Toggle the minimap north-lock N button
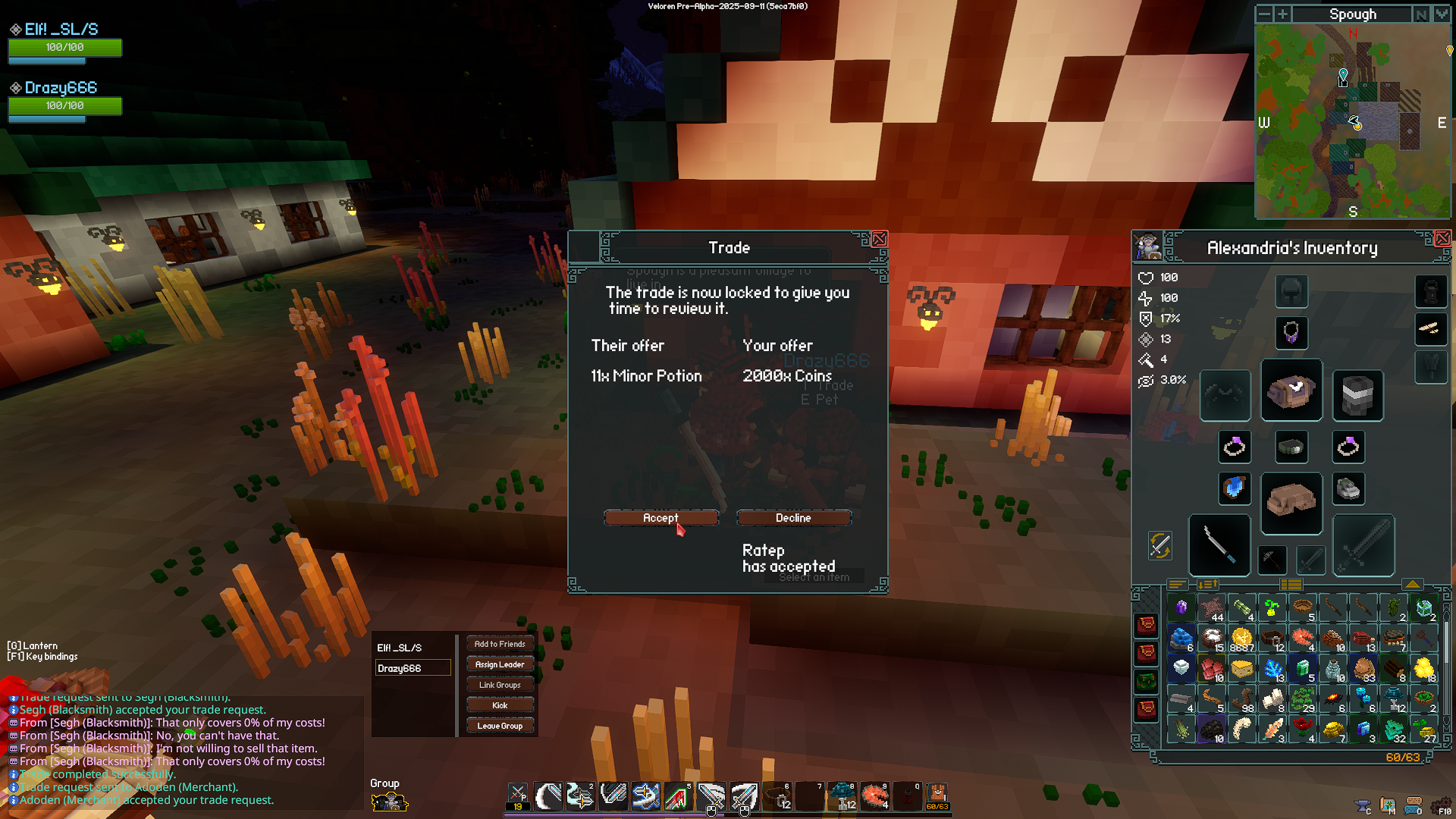Screen dimensions: 1456x819 1420,14
